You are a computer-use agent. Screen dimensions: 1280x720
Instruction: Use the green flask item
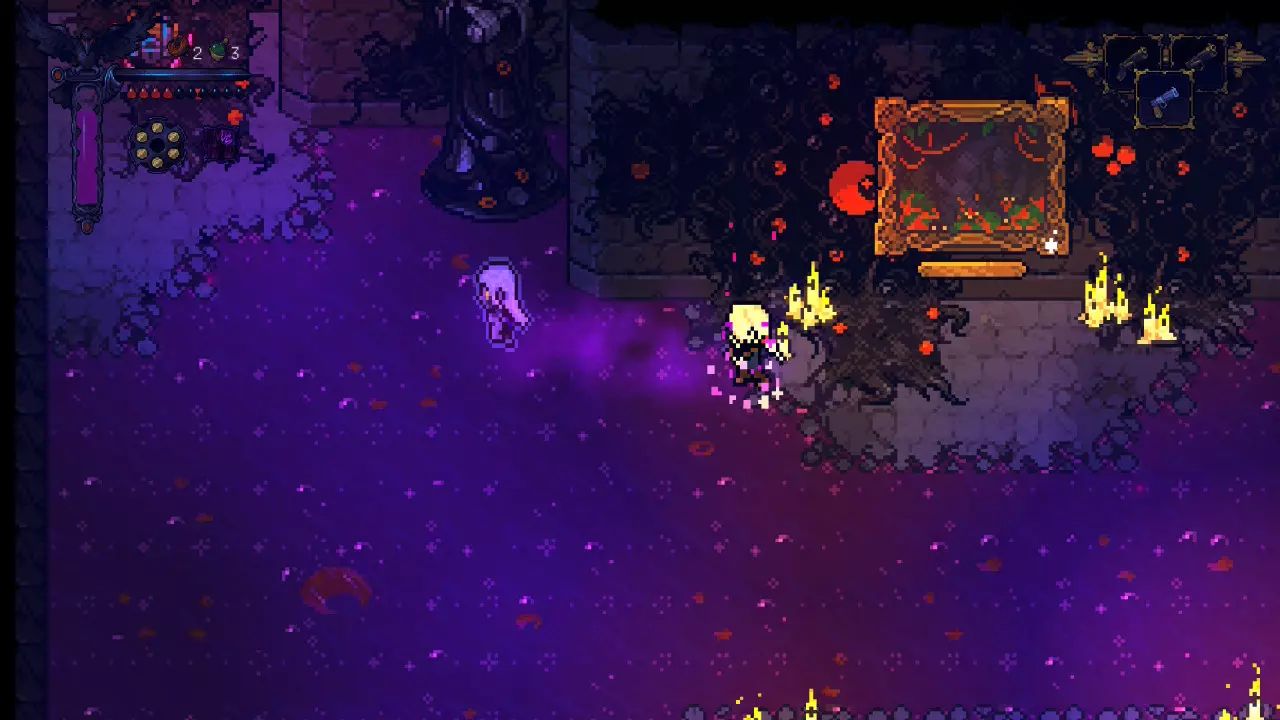coord(216,51)
